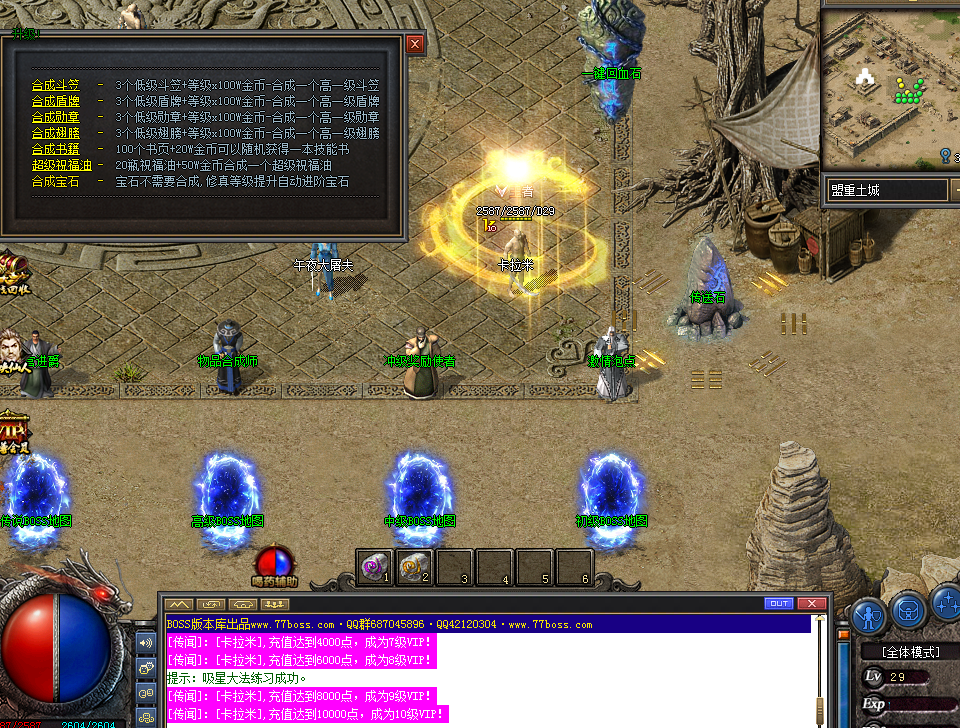
Task: Collapse chat using the up-arrow button
Action: (x=179, y=604)
